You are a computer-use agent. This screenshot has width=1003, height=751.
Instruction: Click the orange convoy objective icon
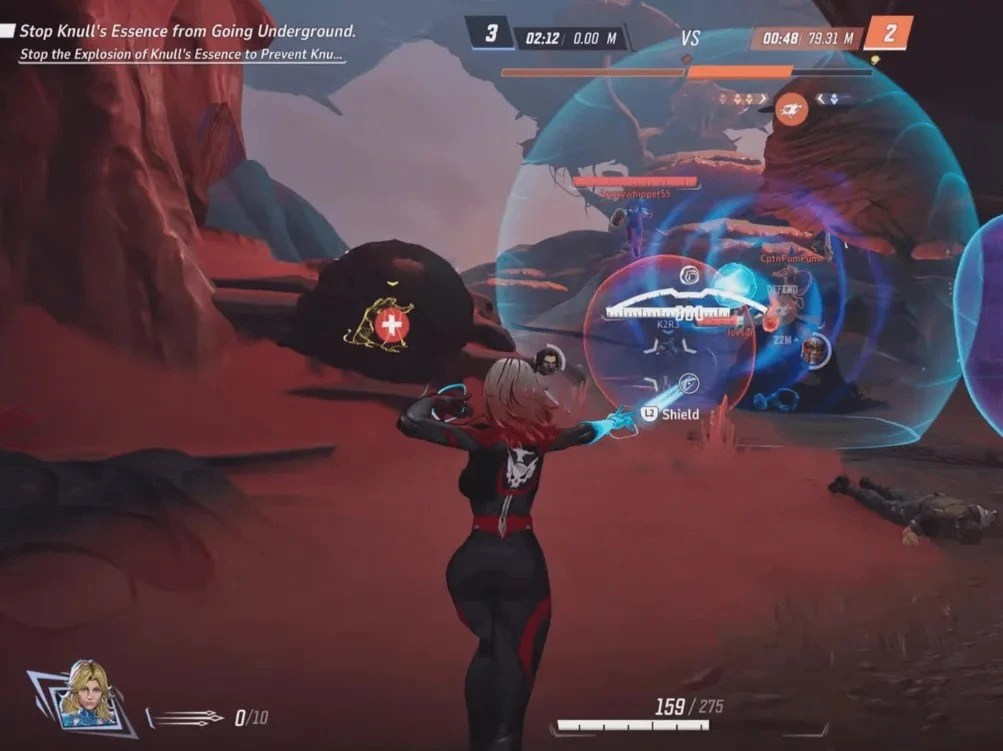(791, 108)
